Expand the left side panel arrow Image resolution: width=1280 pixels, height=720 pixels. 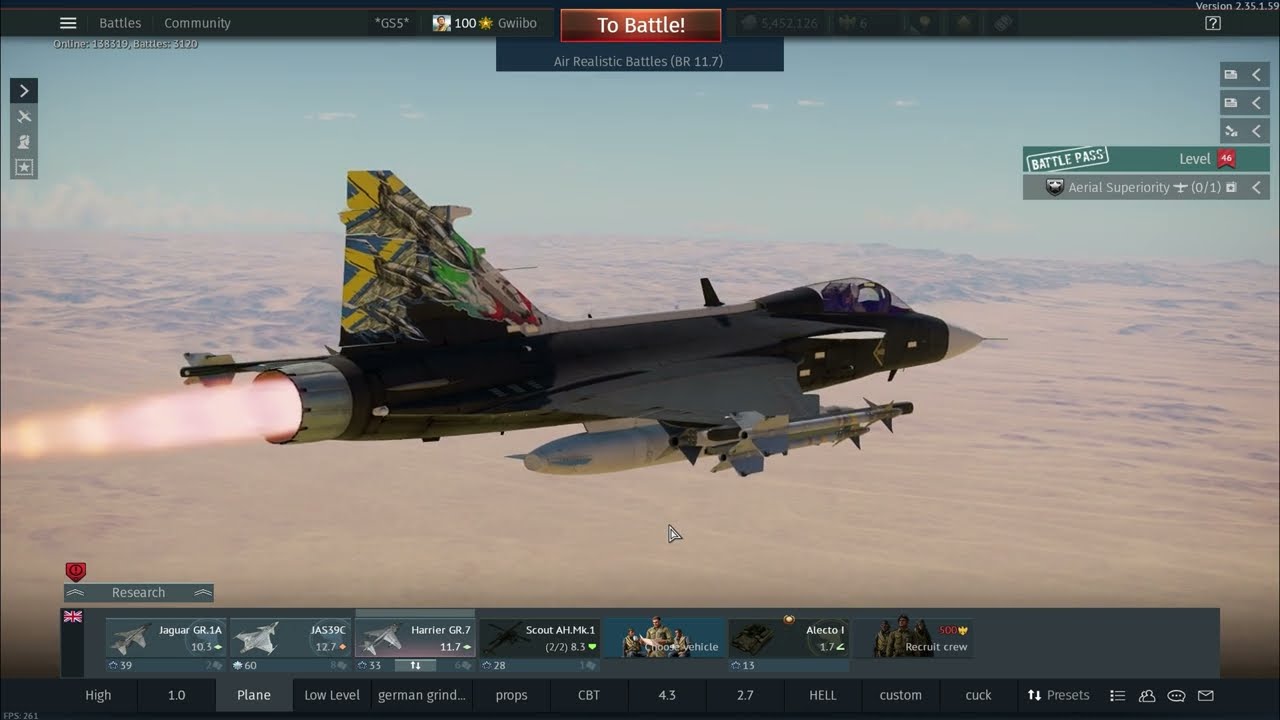tap(24, 91)
